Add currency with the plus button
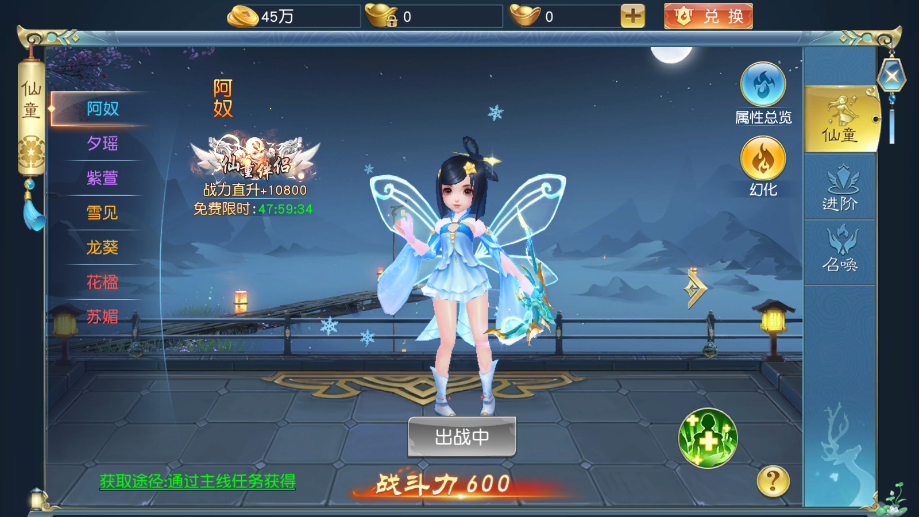This screenshot has height=517, width=919. pyautogui.click(x=633, y=16)
